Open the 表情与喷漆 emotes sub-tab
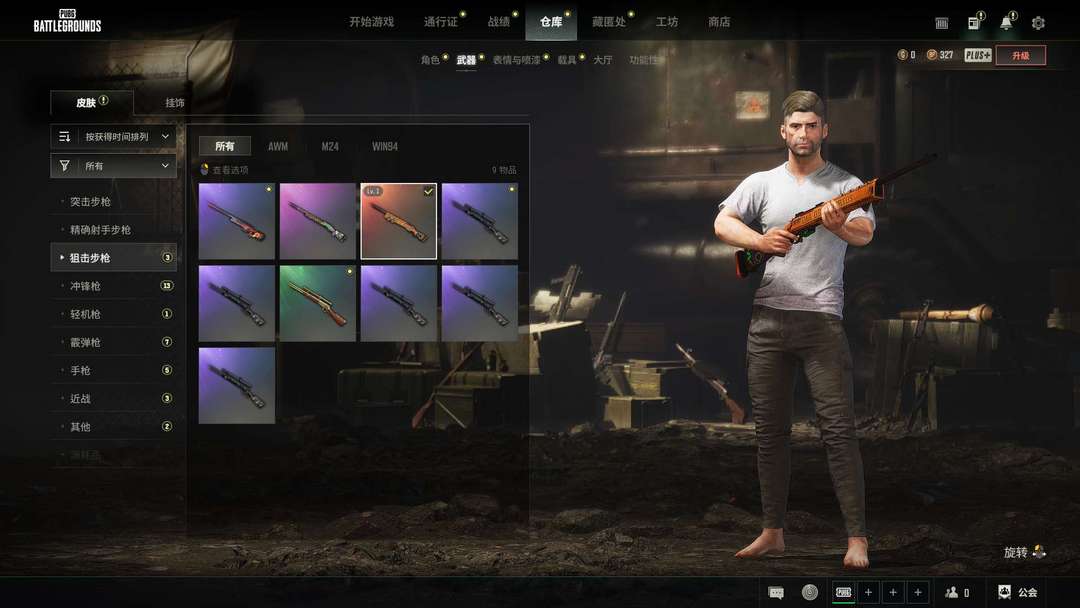1080x608 pixels. point(516,60)
